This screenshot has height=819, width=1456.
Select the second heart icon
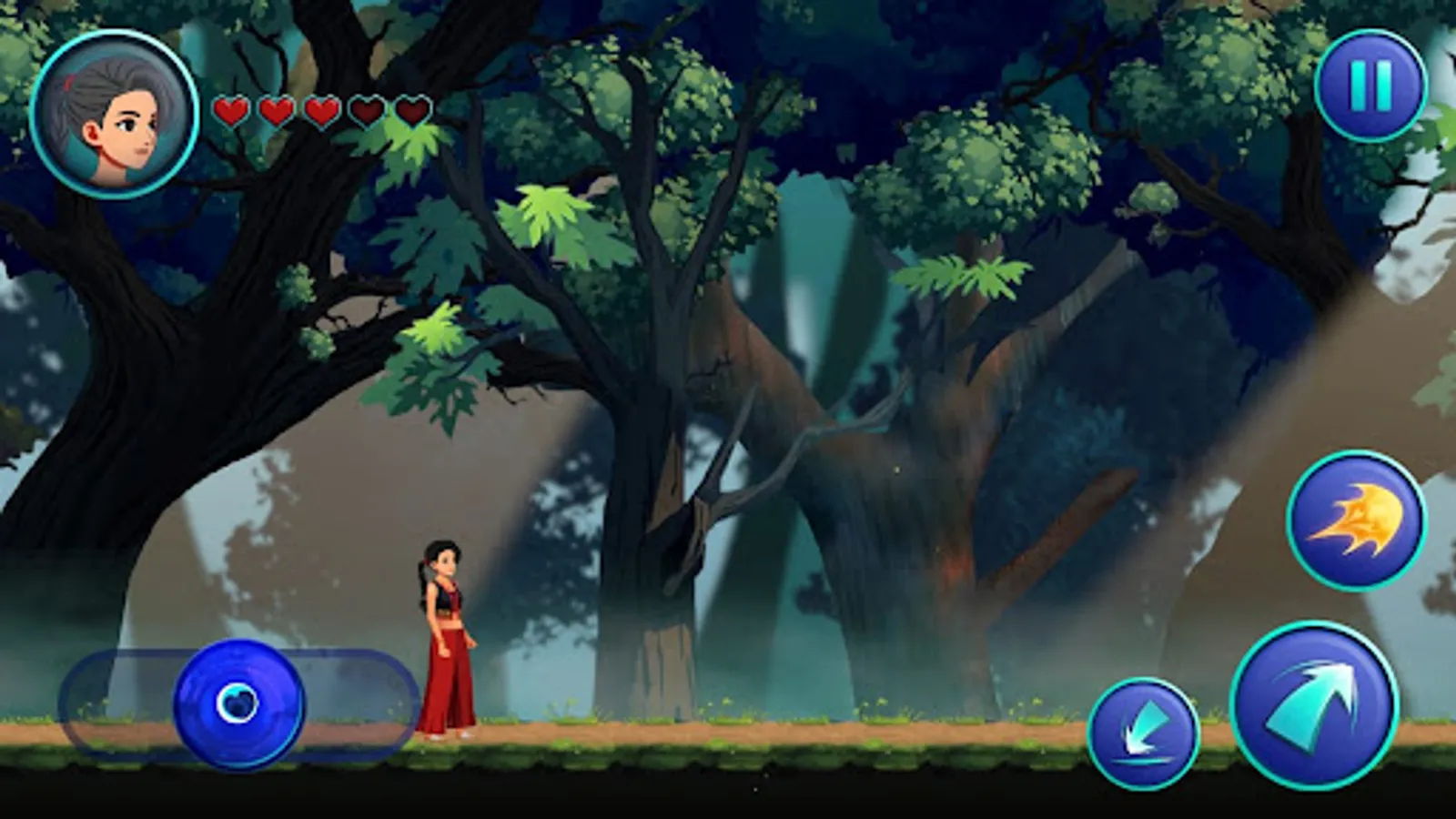click(277, 113)
